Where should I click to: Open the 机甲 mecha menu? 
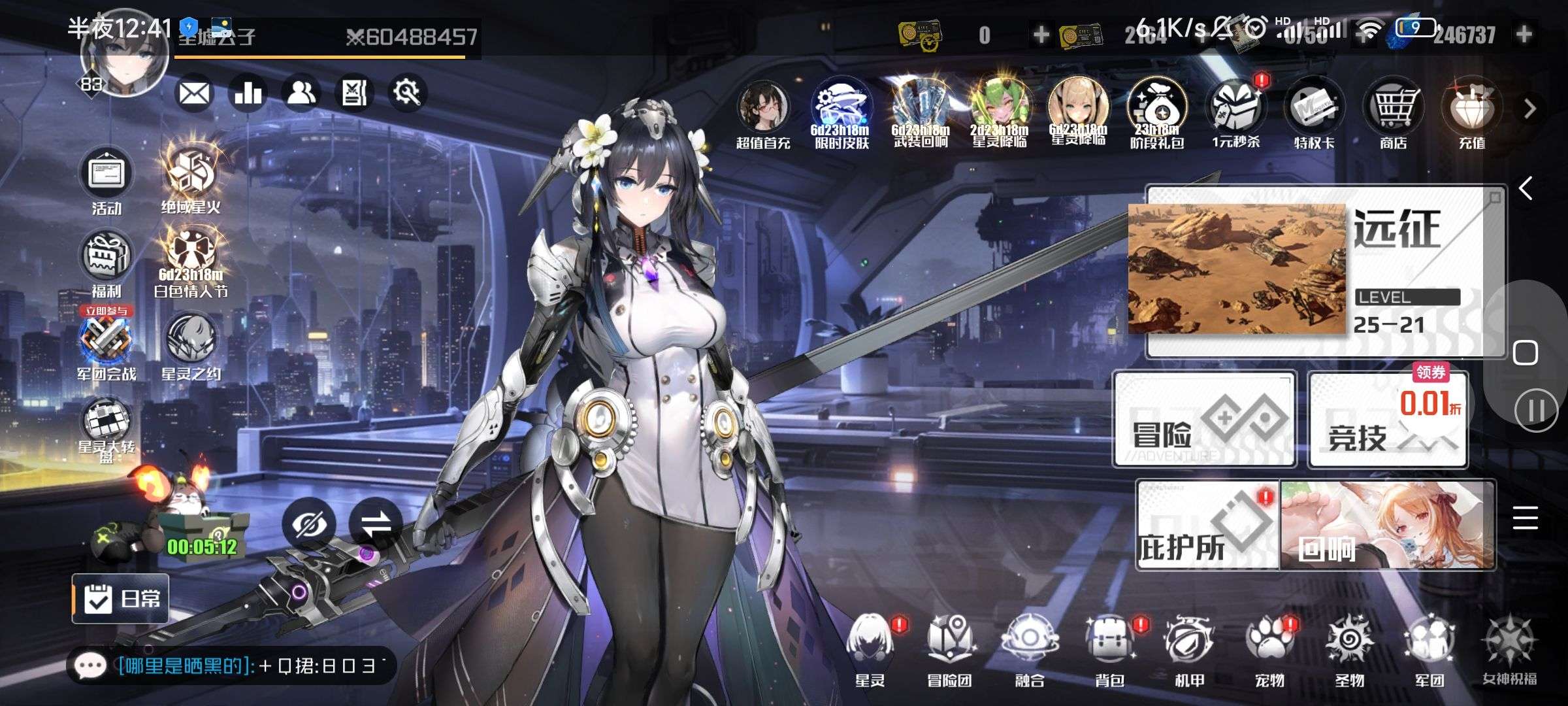click(1189, 647)
